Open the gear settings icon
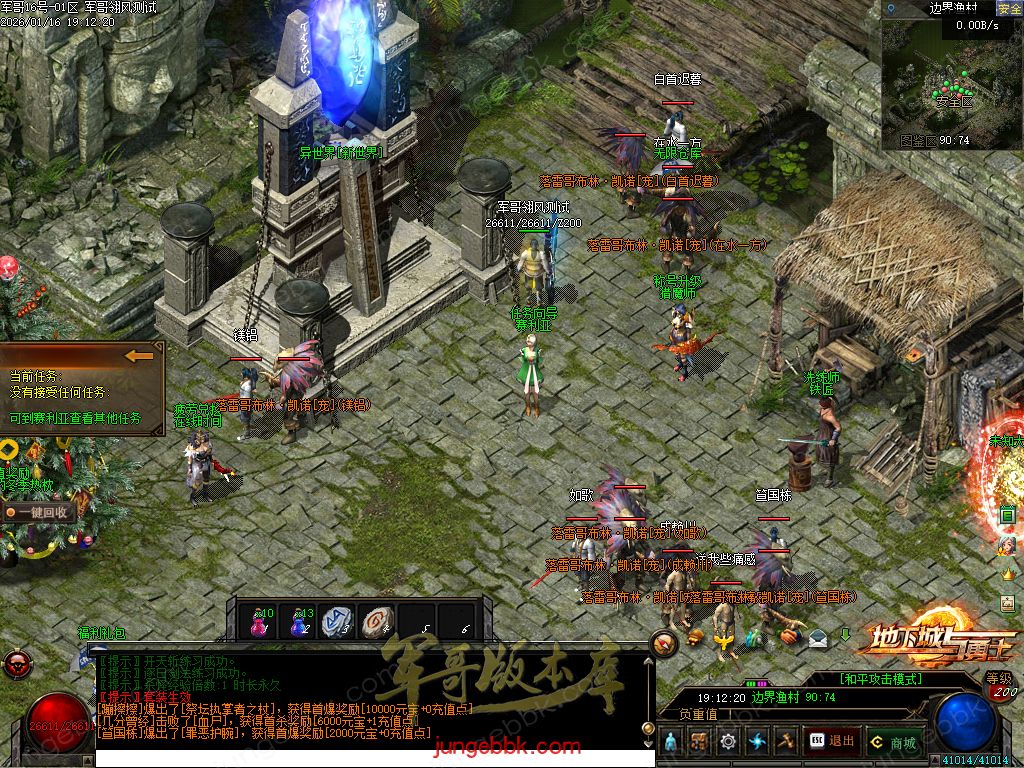The width and height of the screenshot is (1024, 768). [x=727, y=741]
